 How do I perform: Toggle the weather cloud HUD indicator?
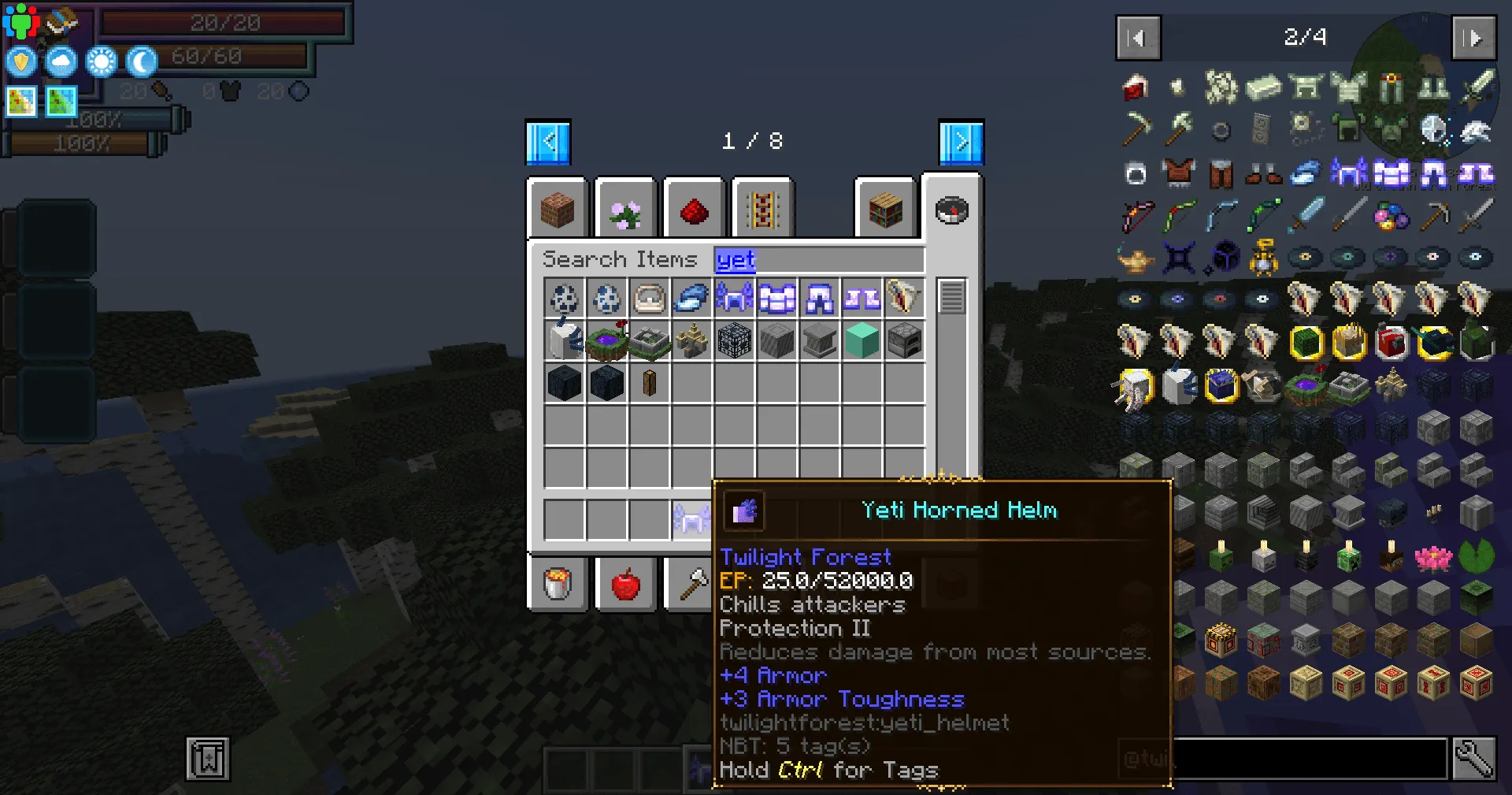click(x=60, y=61)
